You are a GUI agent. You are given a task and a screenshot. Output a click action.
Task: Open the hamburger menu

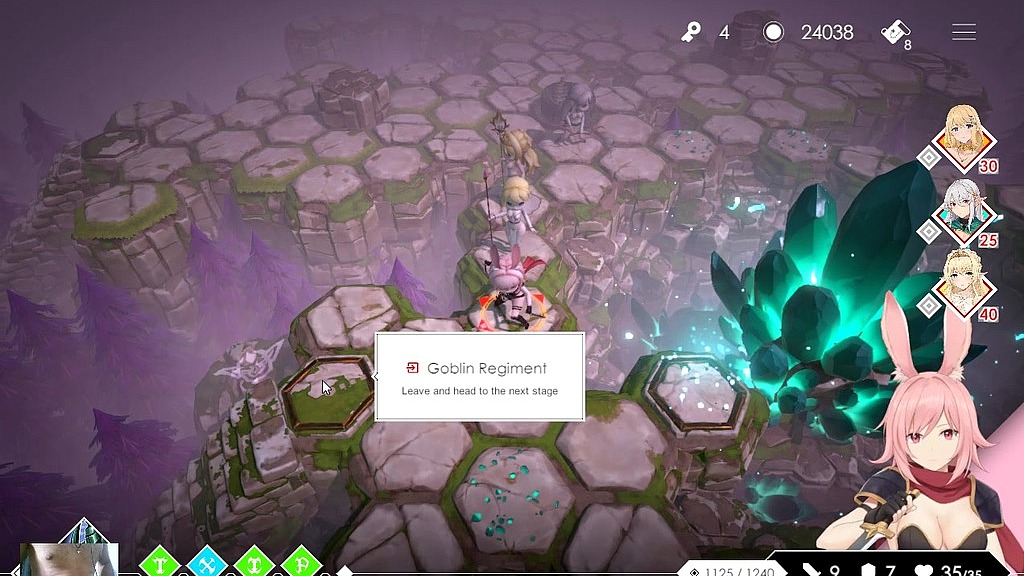pos(963,33)
